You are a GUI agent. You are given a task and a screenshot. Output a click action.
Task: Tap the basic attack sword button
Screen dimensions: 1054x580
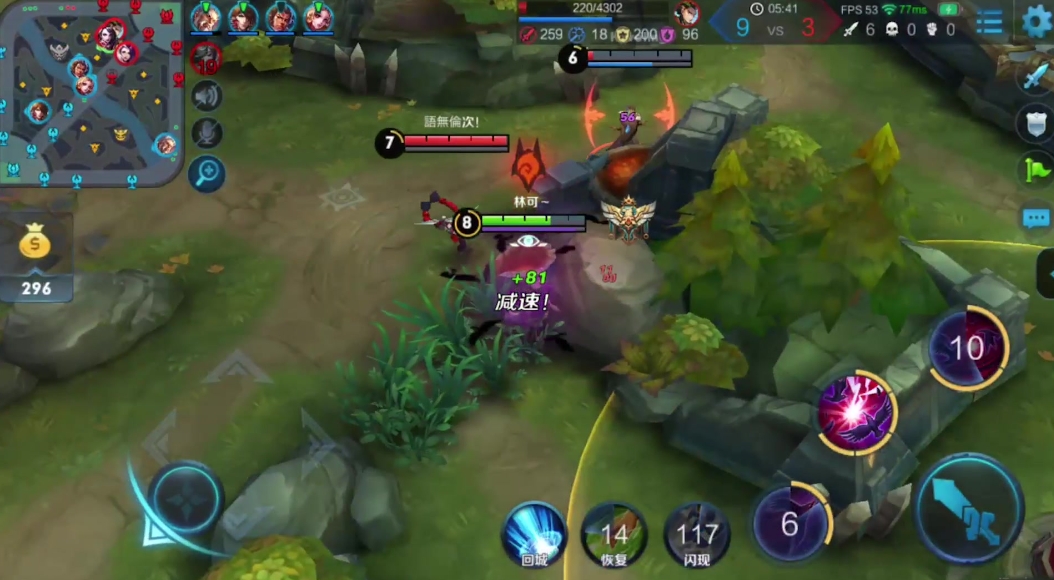(969, 509)
